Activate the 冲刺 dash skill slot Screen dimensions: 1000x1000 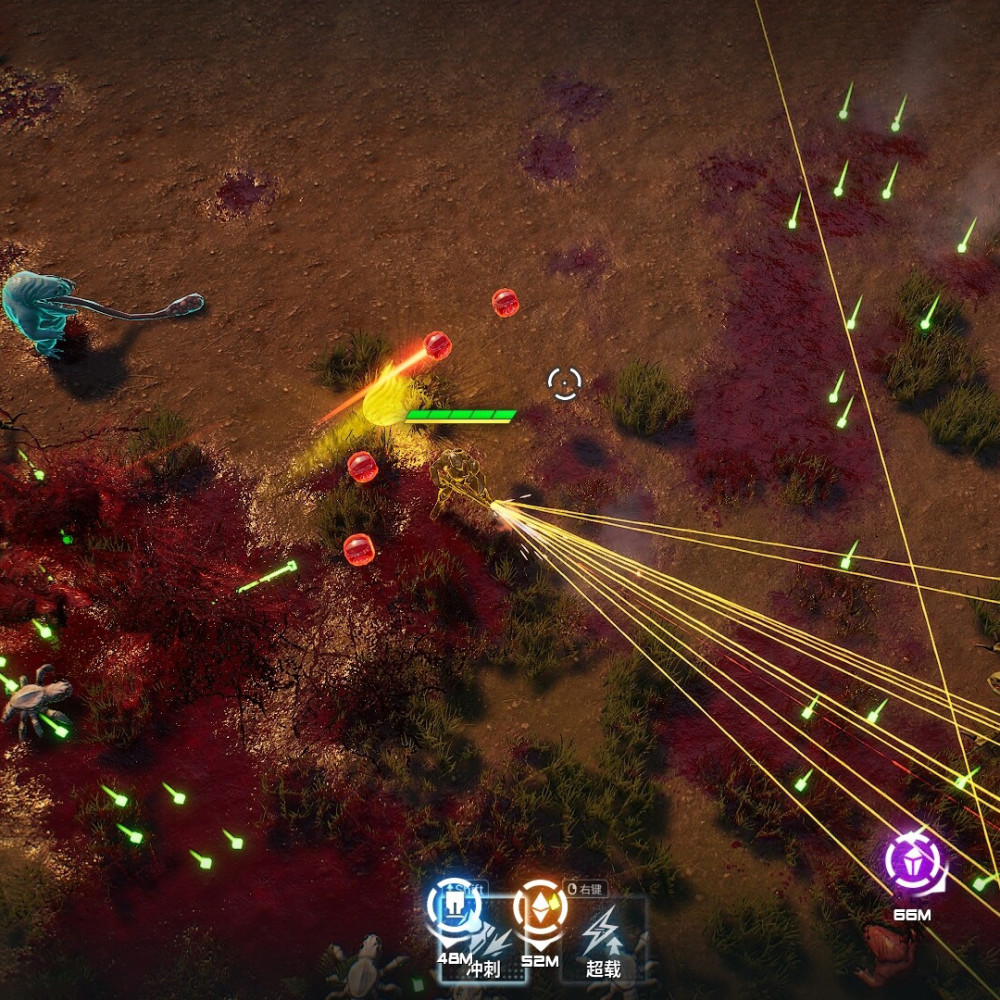(x=490, y=946)
